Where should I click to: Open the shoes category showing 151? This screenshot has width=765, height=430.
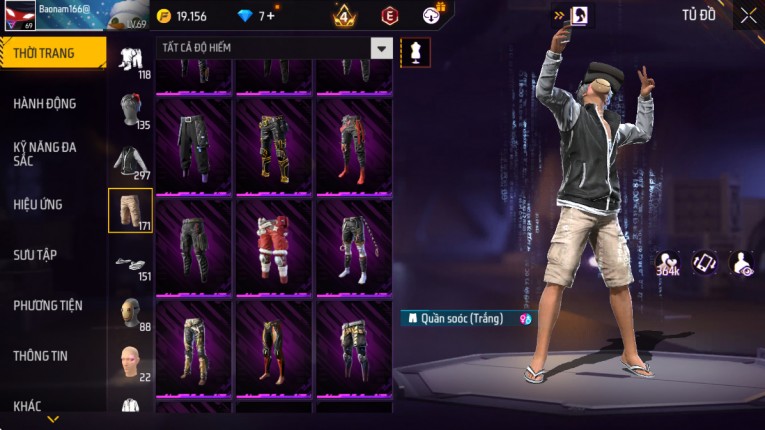pyautogui.click(x=130, y=264)
